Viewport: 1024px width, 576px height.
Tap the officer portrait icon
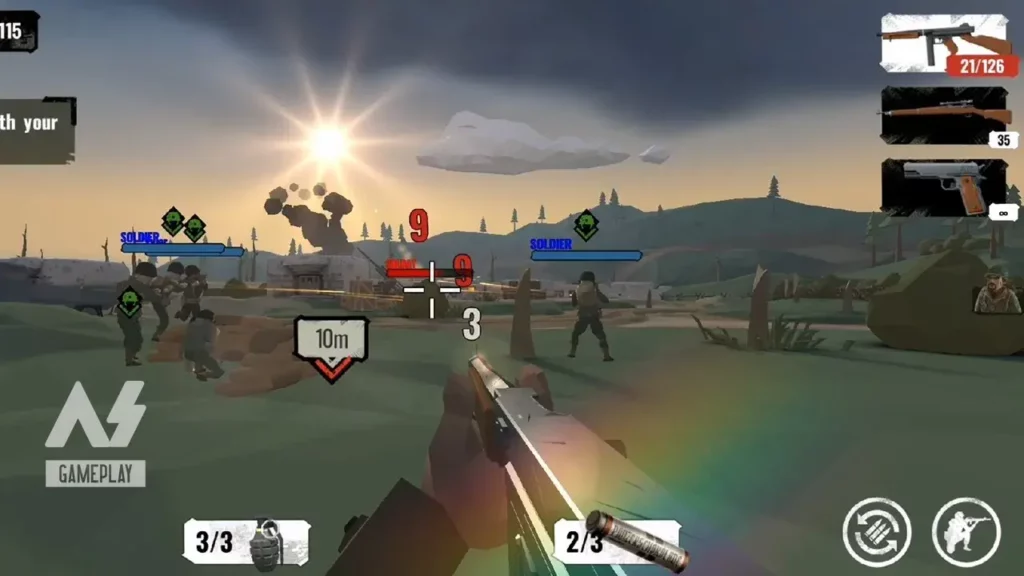click(x=997, y=292)
